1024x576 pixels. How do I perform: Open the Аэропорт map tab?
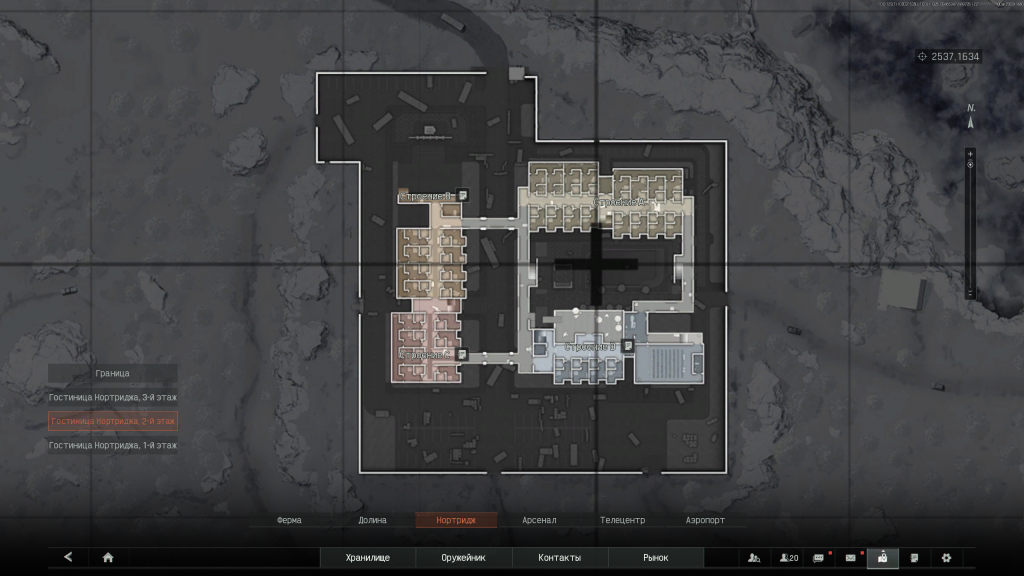click(705, 520)
